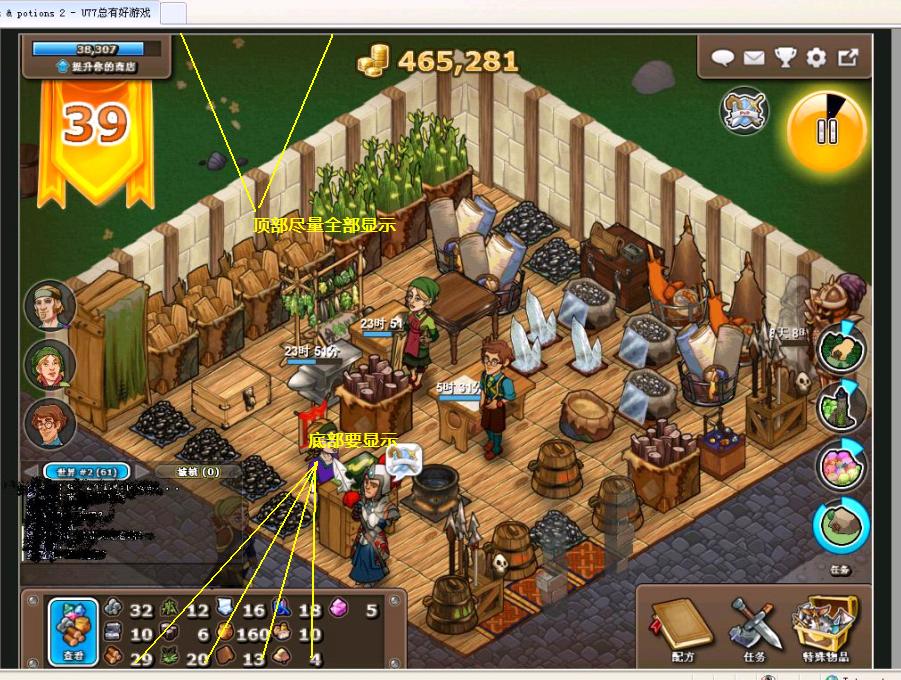Image resolution: width=901 pixels, height=680 pixels.
Task: Switch to the 世界 #2 (61) chat tab
Action: (x=94, y=471)
